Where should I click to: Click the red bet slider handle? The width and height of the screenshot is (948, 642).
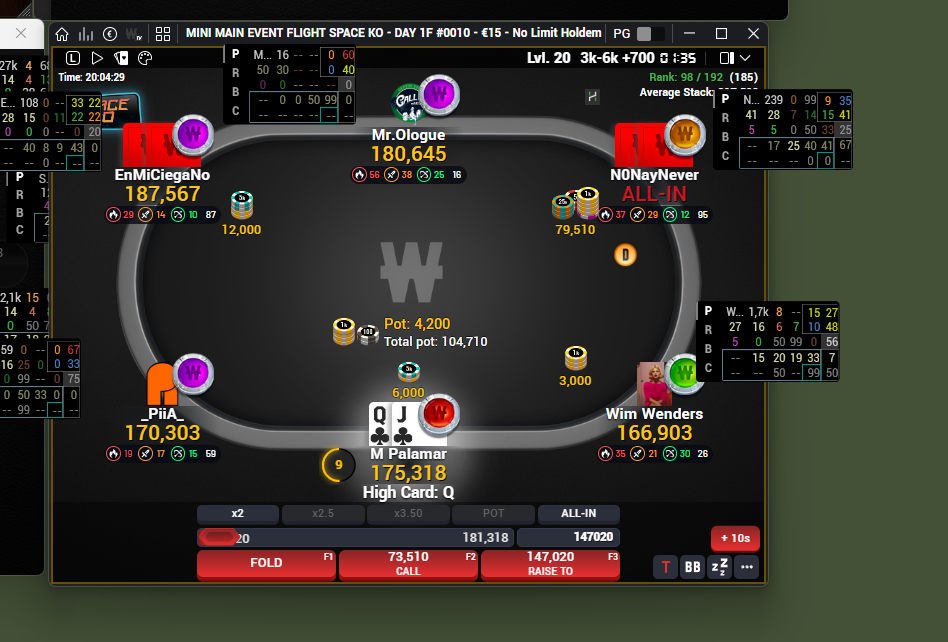pos(216,538)
